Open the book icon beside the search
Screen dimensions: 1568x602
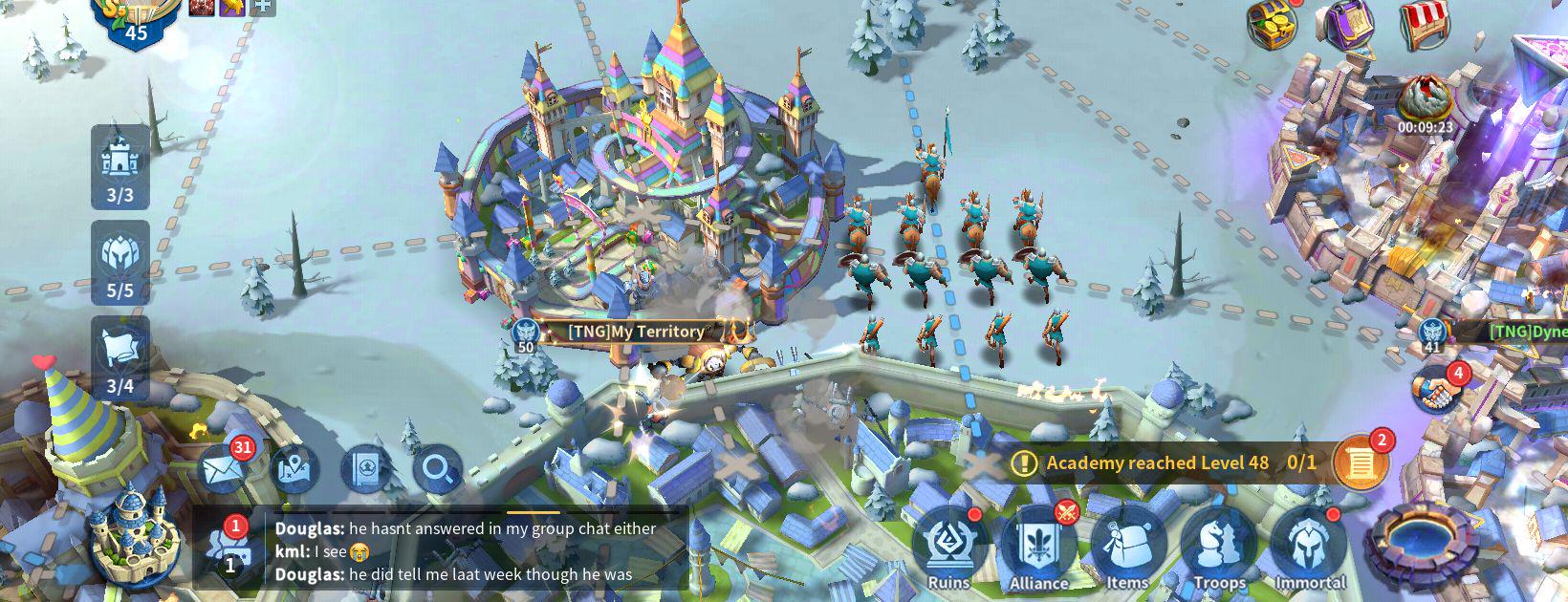tap(366, 469)
